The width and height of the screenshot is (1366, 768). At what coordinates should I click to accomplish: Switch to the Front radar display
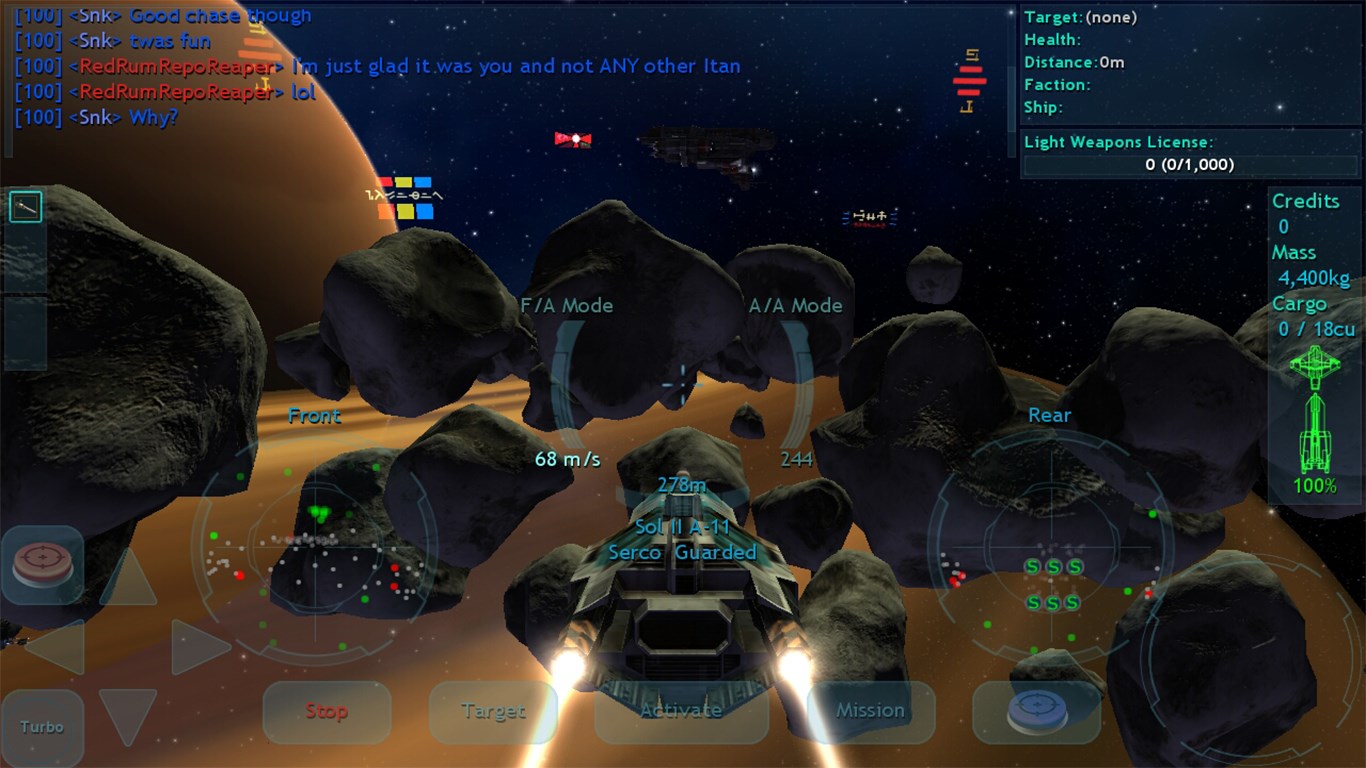pos(314,415)
